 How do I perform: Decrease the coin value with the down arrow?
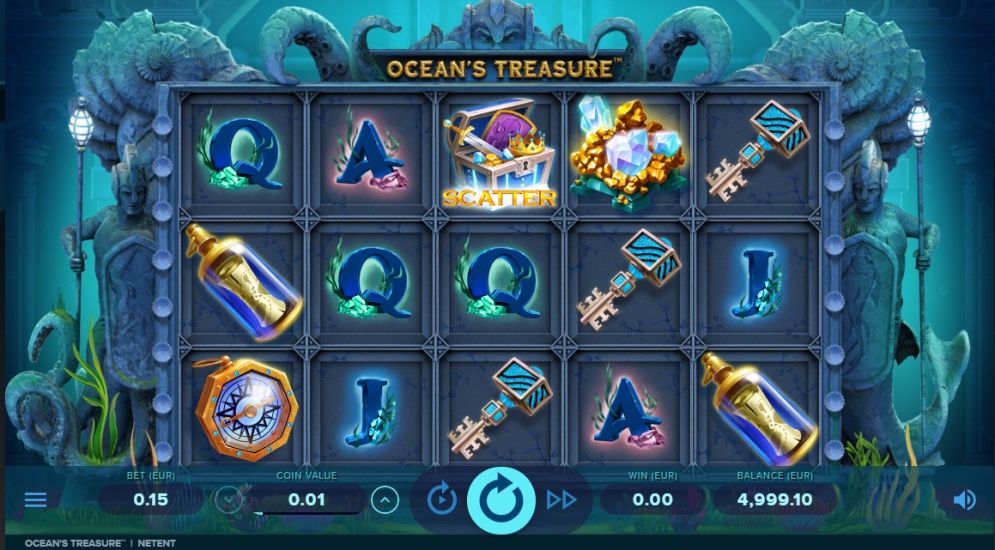pyautogui.click(x=229, y=499)
